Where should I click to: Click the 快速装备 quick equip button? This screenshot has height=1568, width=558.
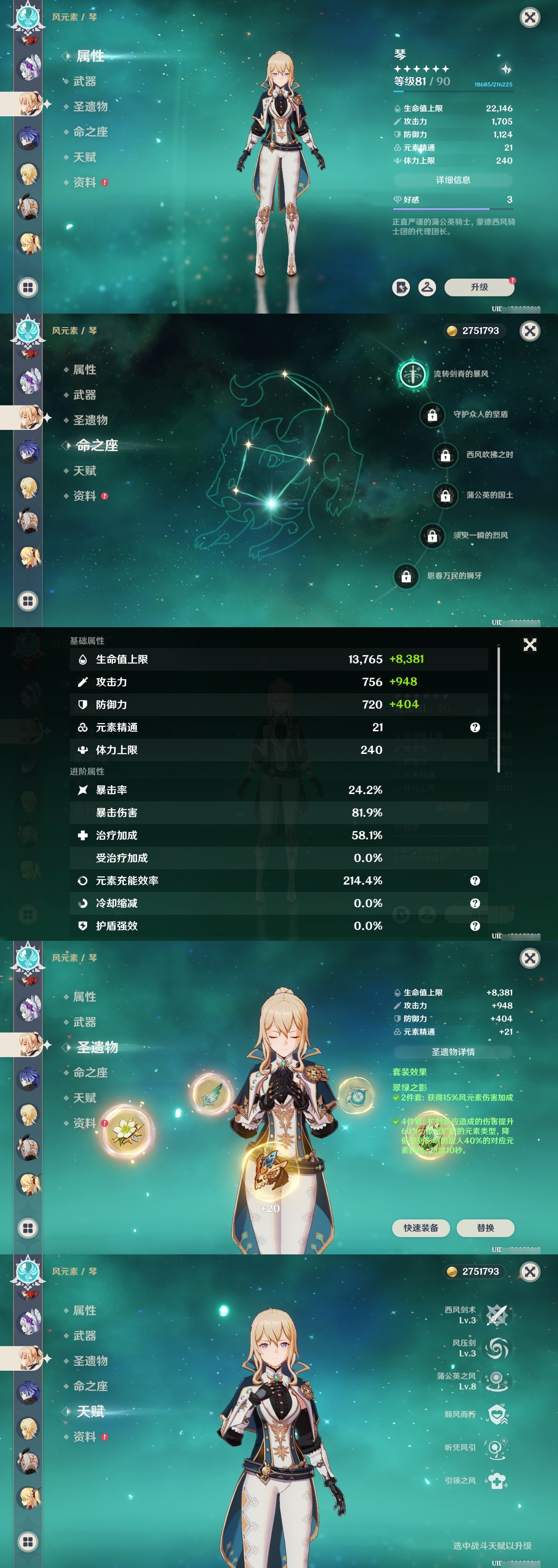coord(422,1228)
